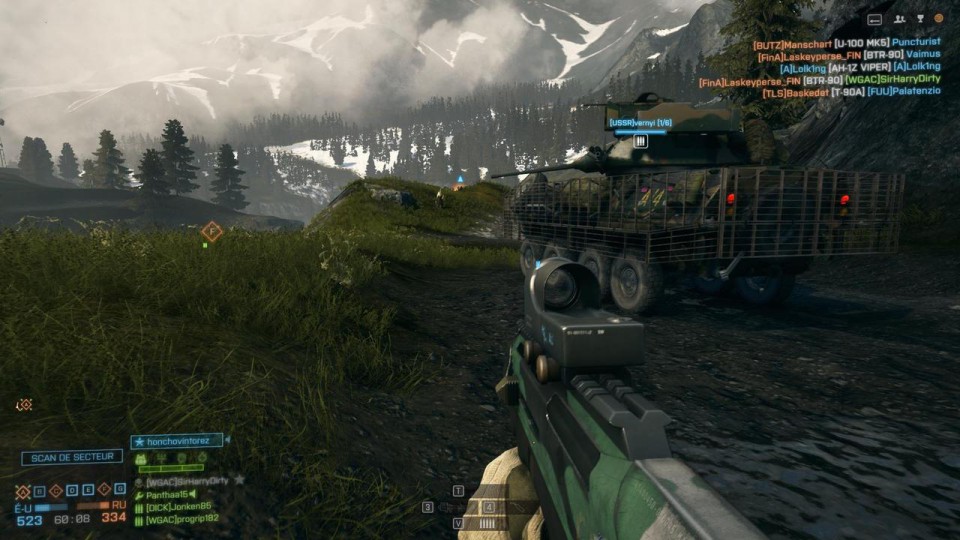Click capture point F flag icon
Viewport: 960px width, 540px height.
[x=105, y=491]
